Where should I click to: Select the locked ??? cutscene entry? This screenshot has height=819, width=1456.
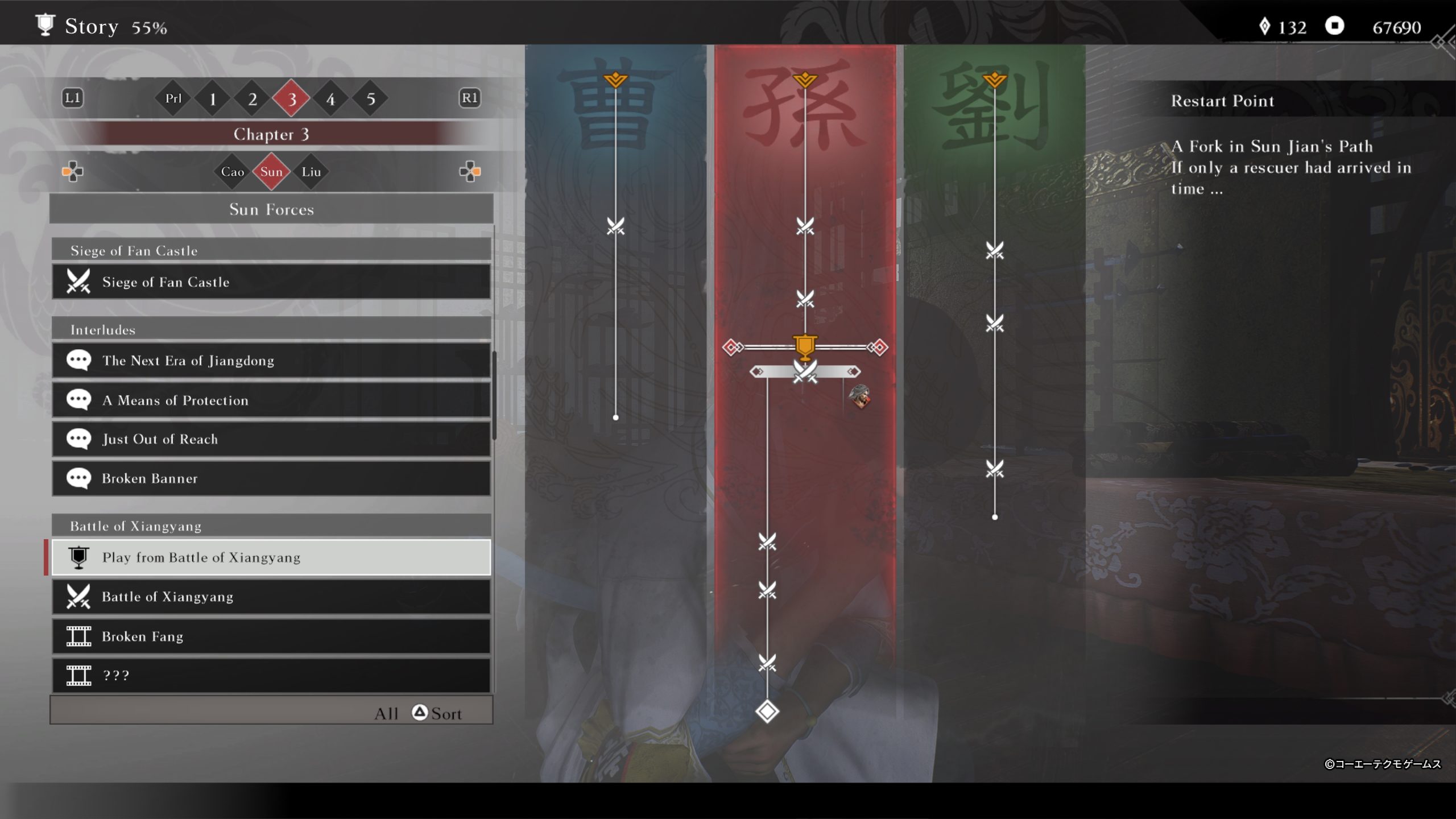click(x=271, y=675)
